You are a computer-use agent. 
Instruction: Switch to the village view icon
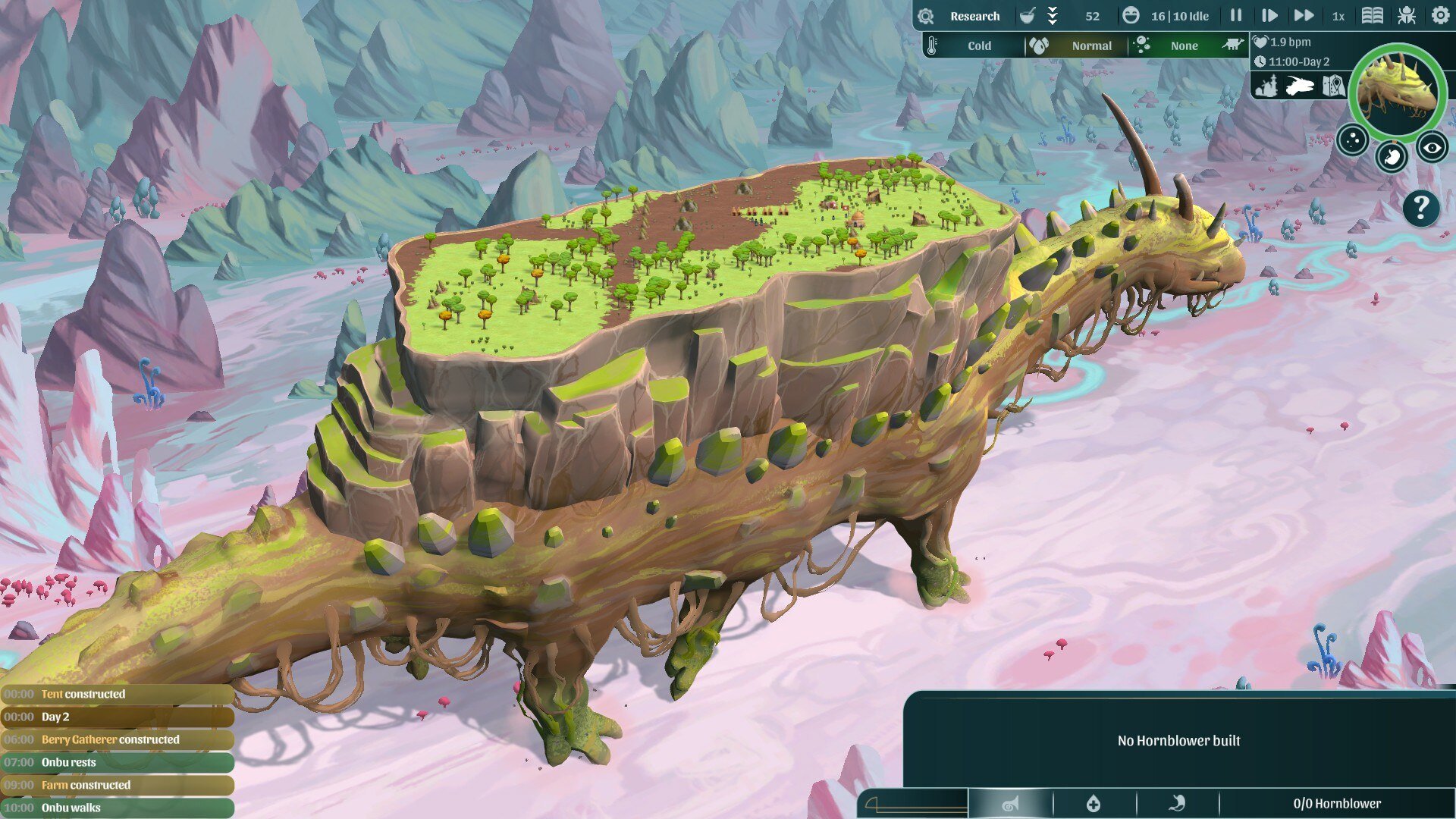(x=1266, y=86)
